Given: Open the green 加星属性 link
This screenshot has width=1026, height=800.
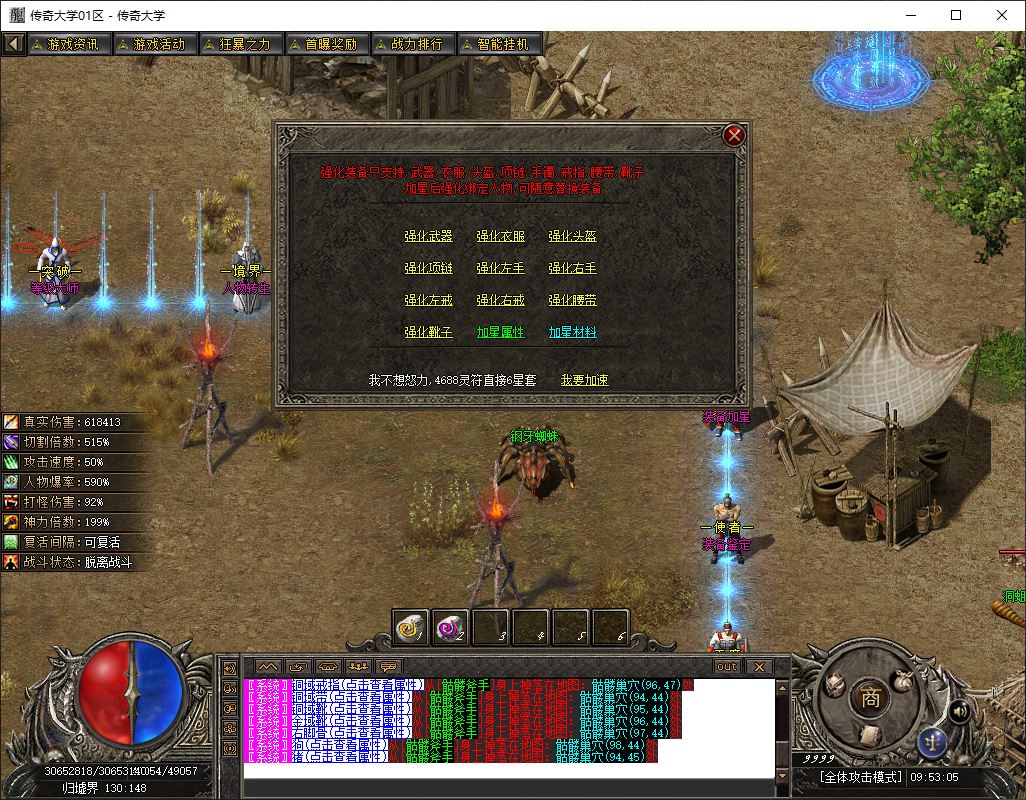Looking at the screenshot, I should point(500,333).
